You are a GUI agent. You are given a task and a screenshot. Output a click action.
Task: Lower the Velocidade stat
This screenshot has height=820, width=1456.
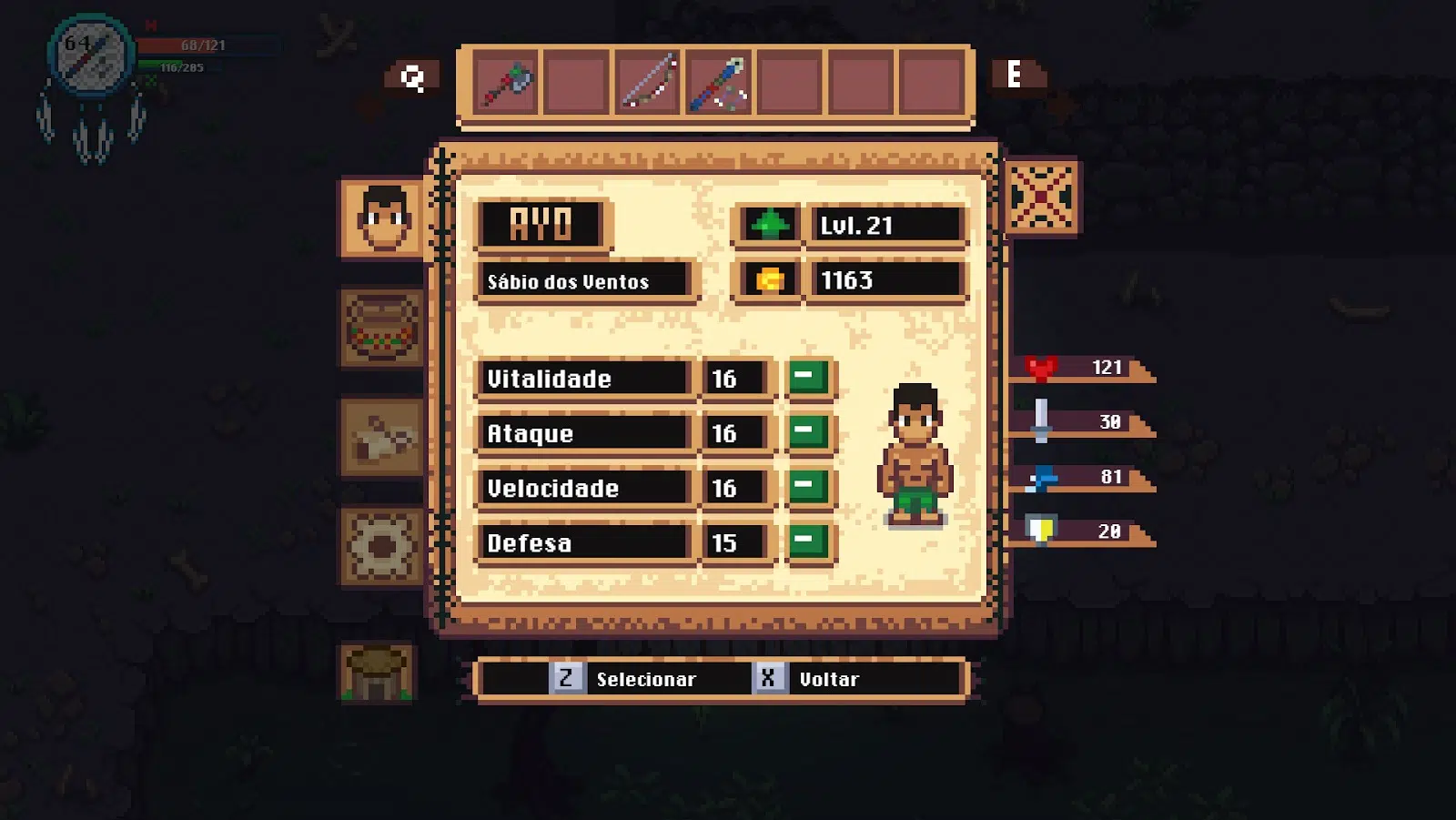pyautogui.click(x=807, y=487)
